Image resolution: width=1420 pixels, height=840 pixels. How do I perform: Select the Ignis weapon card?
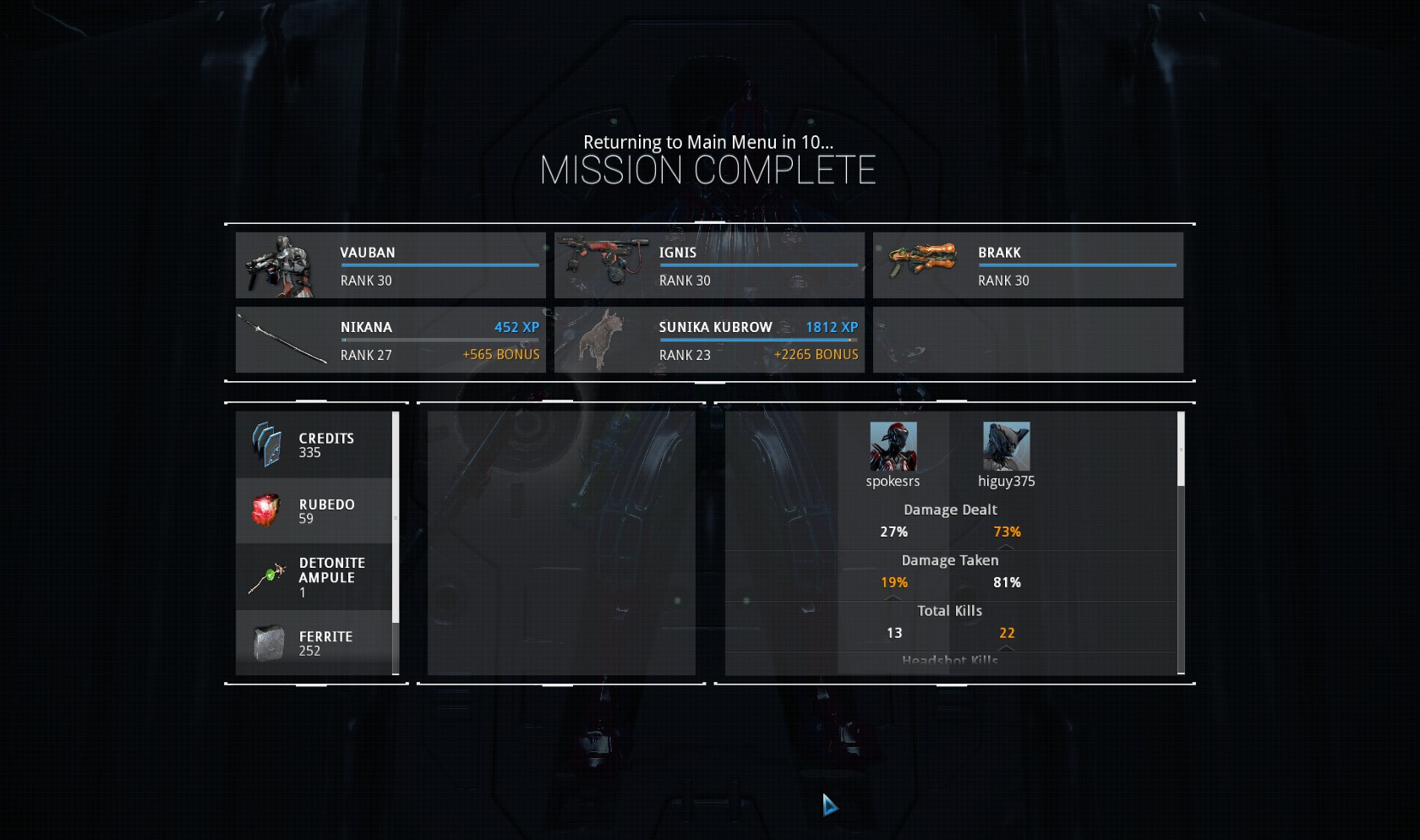click(x=709, y=265)
